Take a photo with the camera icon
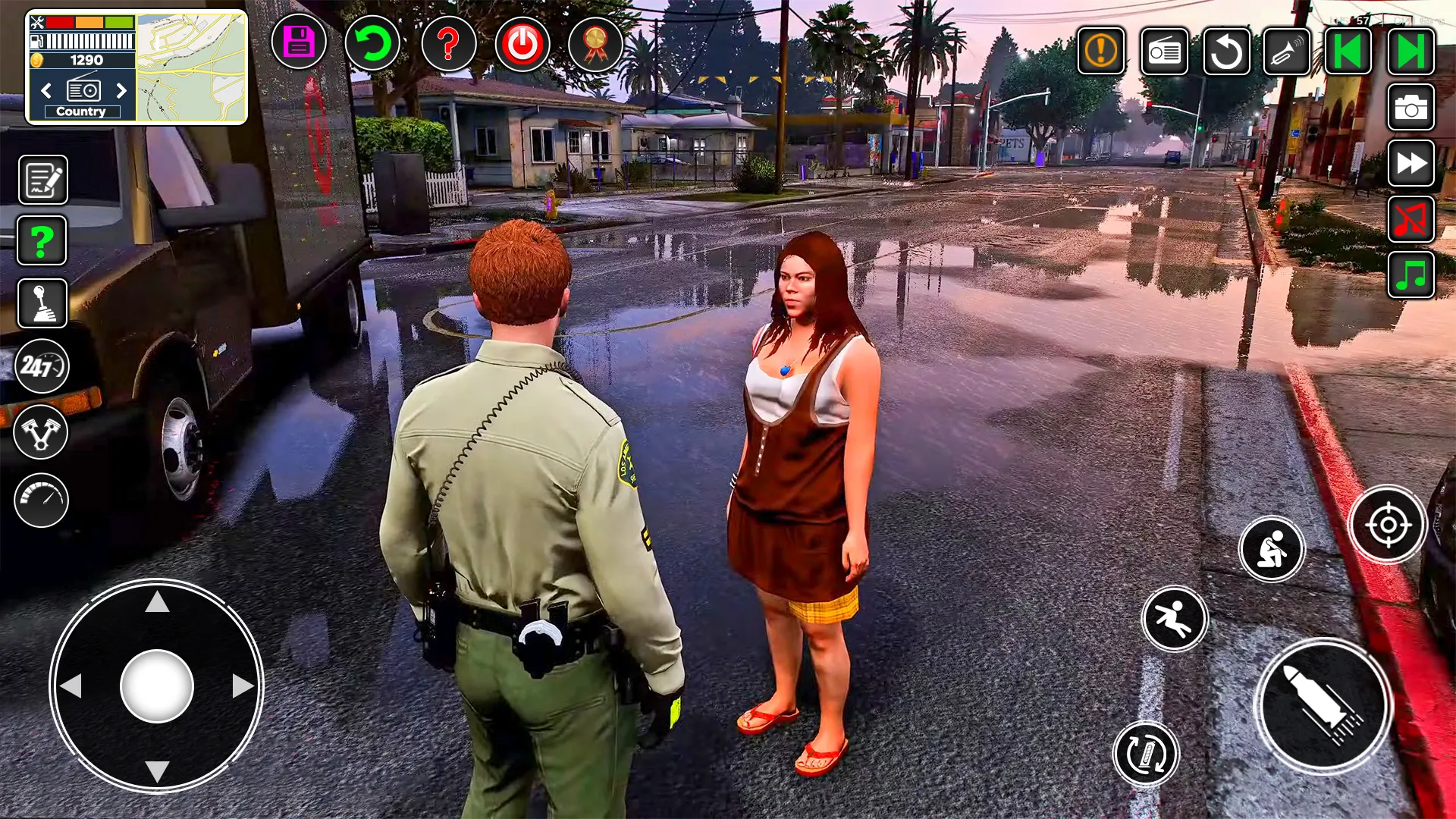1456x819 pixels. [1410, 108]
